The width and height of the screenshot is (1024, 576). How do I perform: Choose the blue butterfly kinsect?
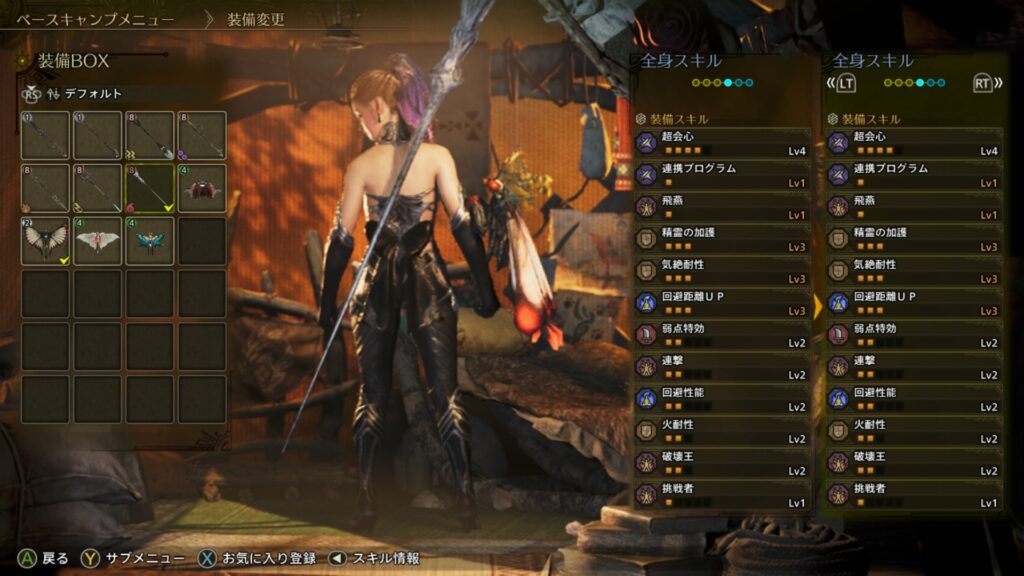coord(150,241)
